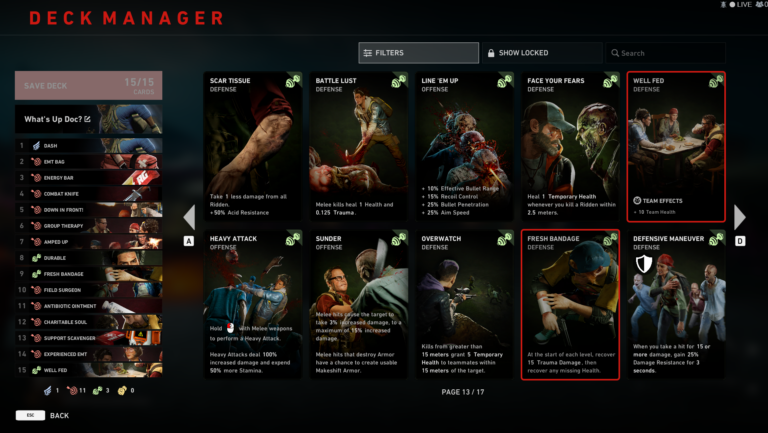Select the Sunder card
This screenshot has height=433, width=768.
click(358, 305)
